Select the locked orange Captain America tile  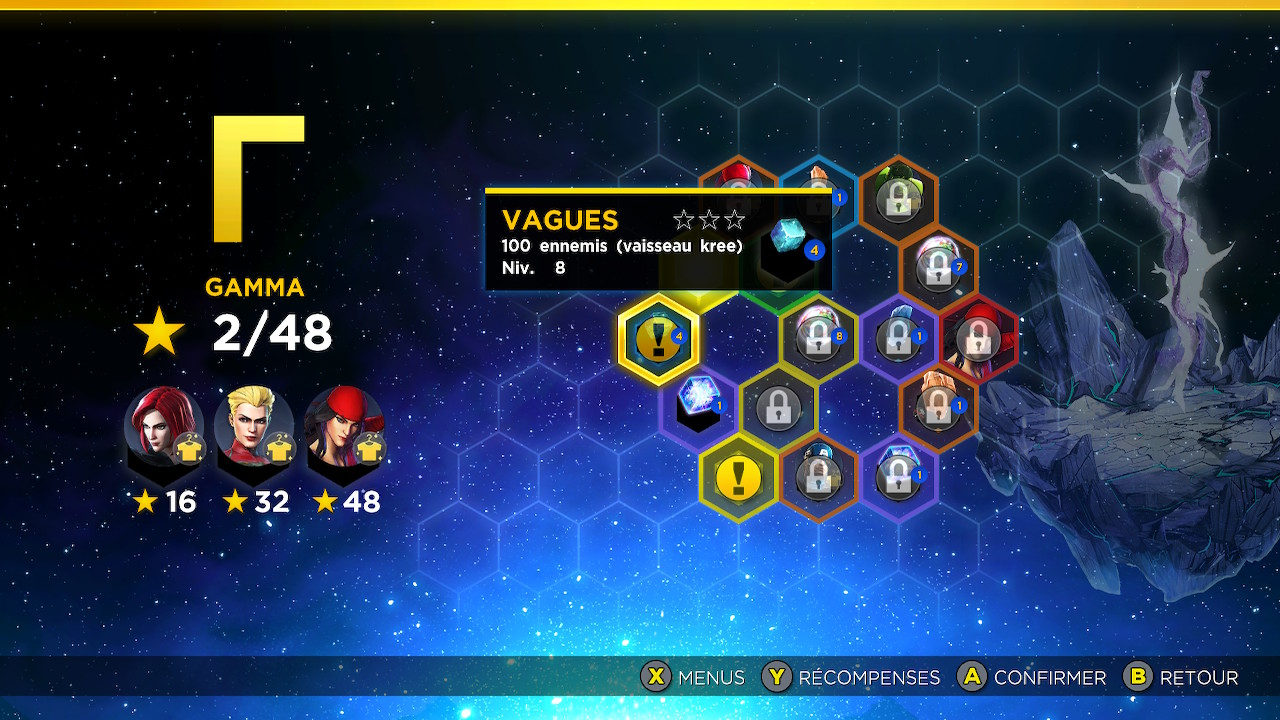[x=818, y=478]
